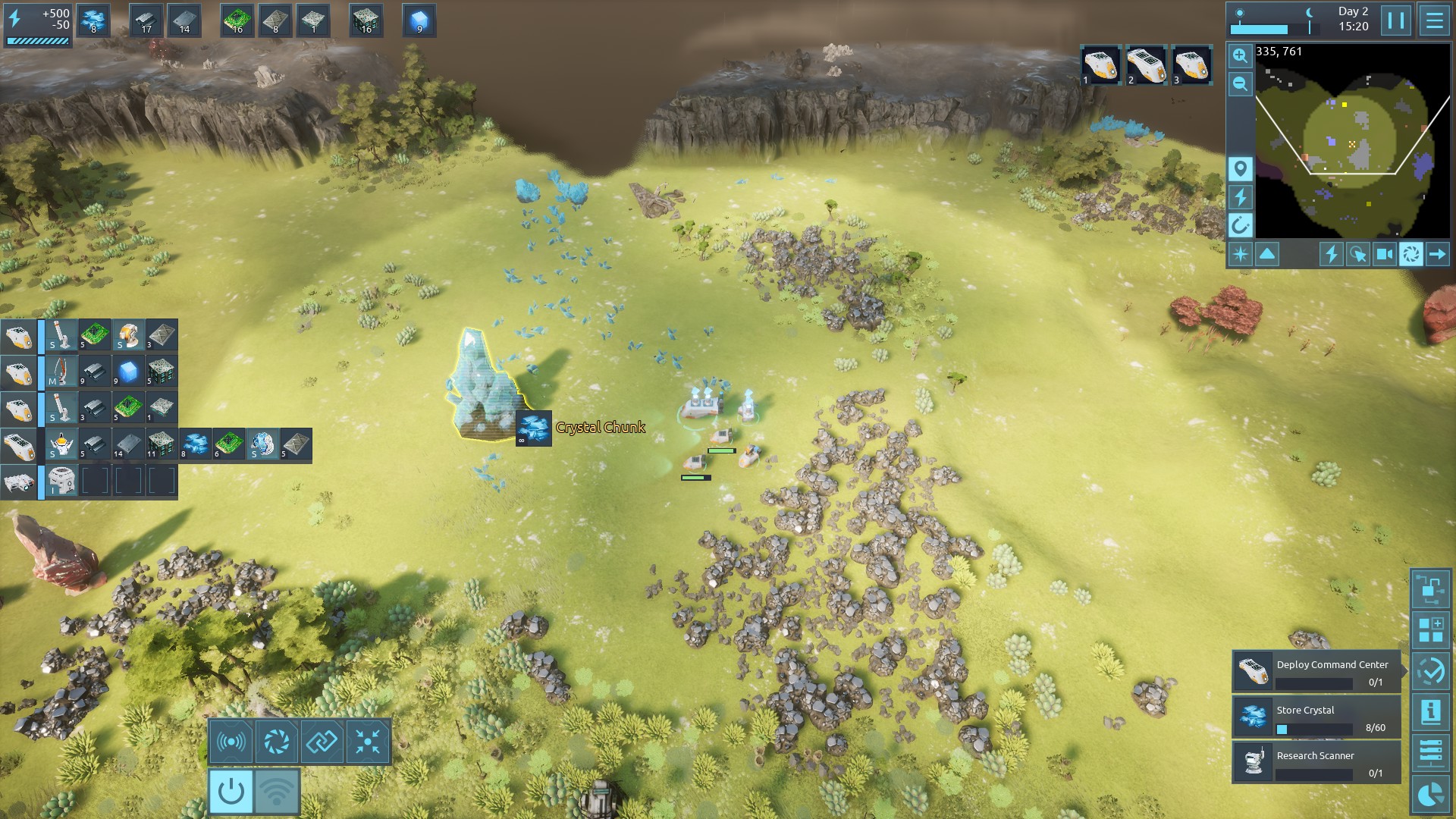This screenshot has width=1456, height=819.
Task: Activate the broadcast signal button
Action: click(231, 742)
